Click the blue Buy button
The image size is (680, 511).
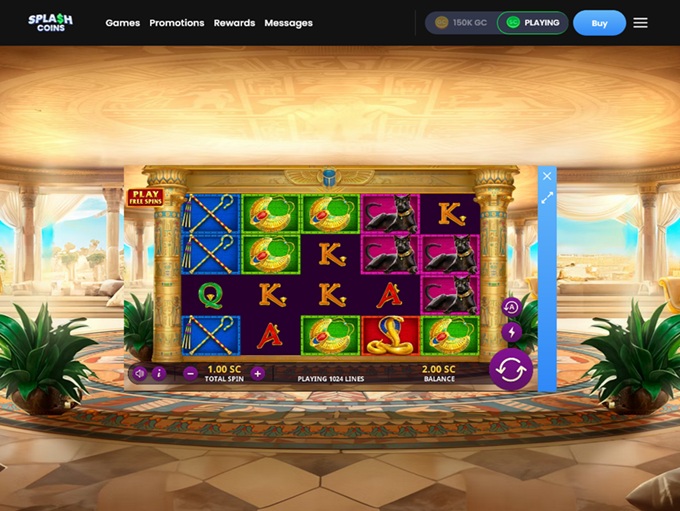[599, 23]
